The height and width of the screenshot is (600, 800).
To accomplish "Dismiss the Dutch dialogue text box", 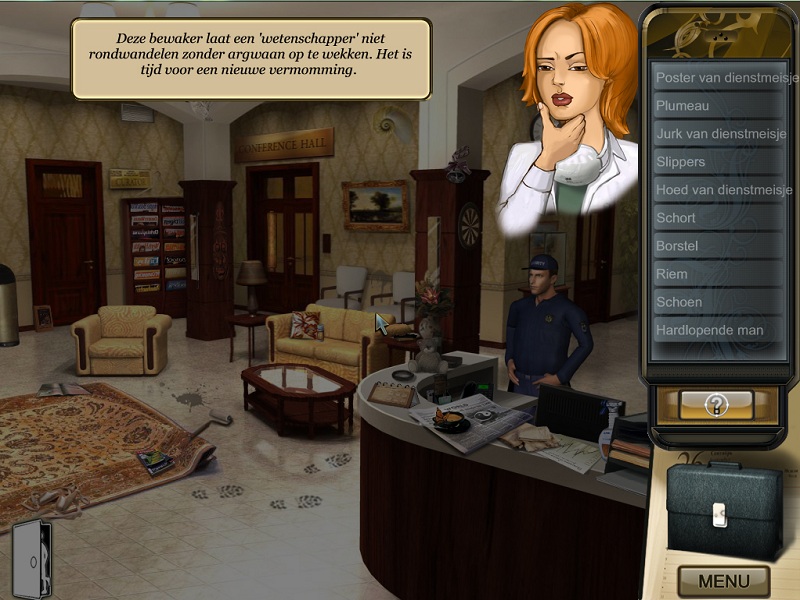I will (251, 58).
